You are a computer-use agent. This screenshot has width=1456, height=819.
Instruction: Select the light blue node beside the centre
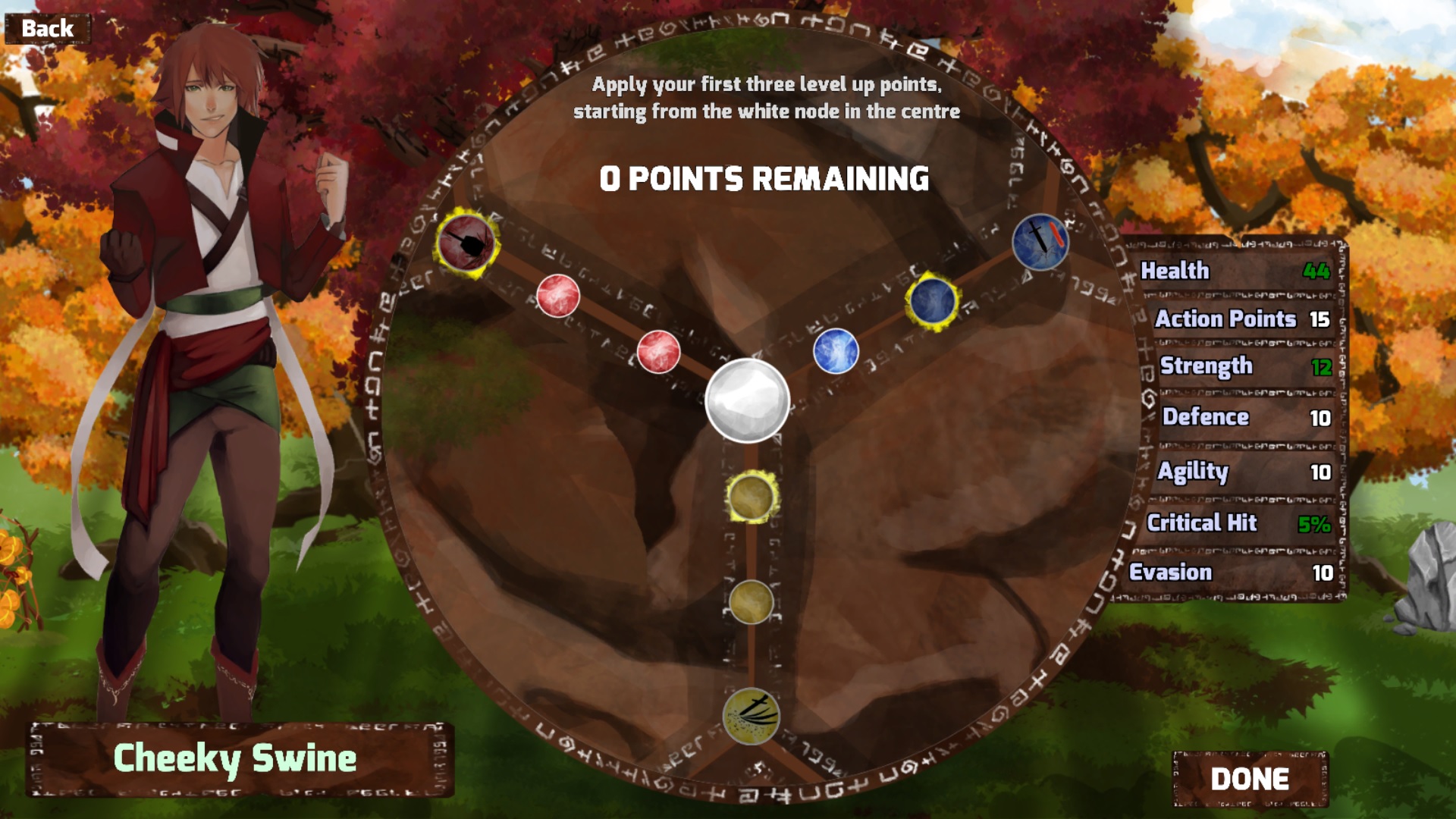tap(837, 353)
